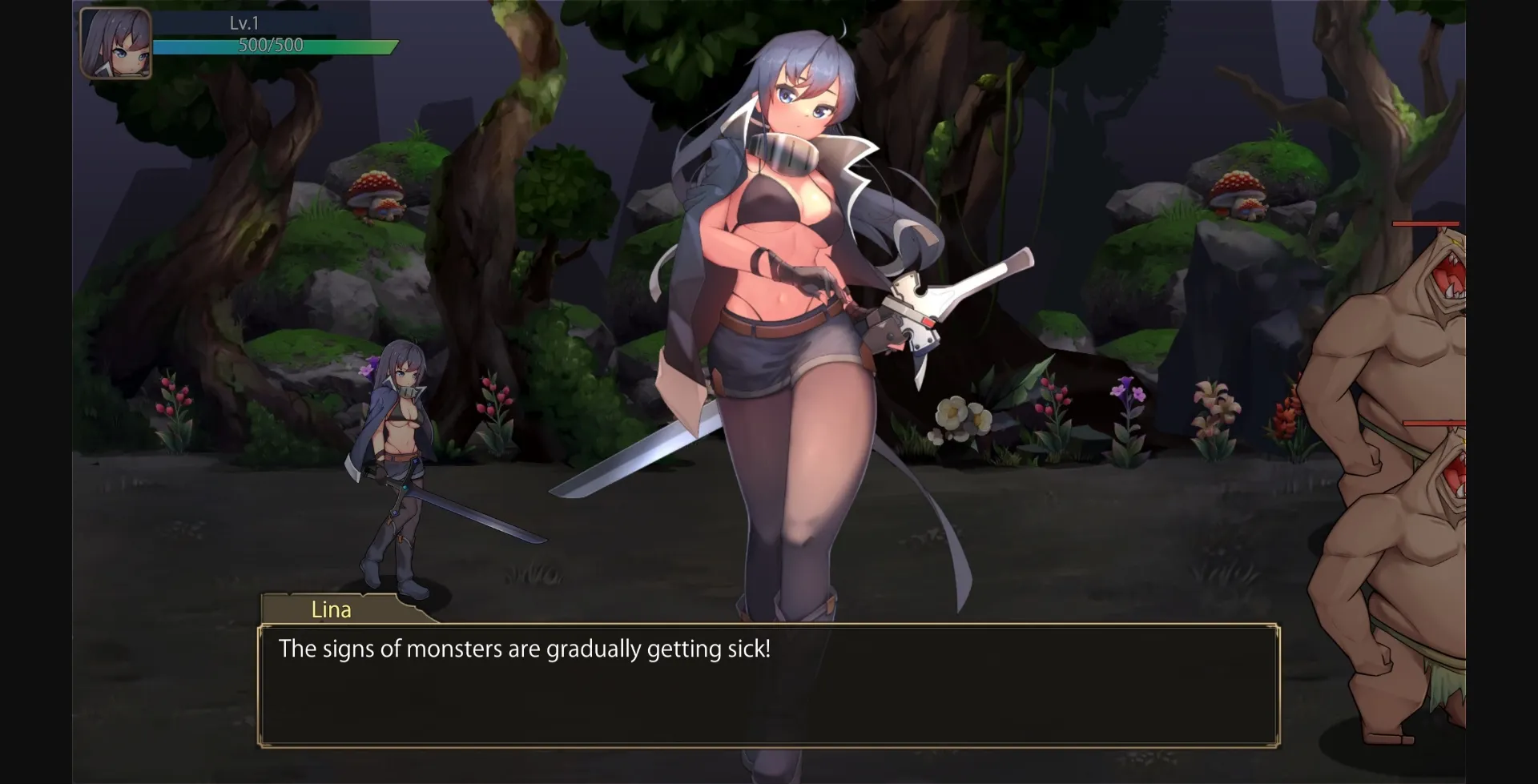Click the Lina nameplate on the dialogue box
The image size is (1538, 784).
(332, 610)
